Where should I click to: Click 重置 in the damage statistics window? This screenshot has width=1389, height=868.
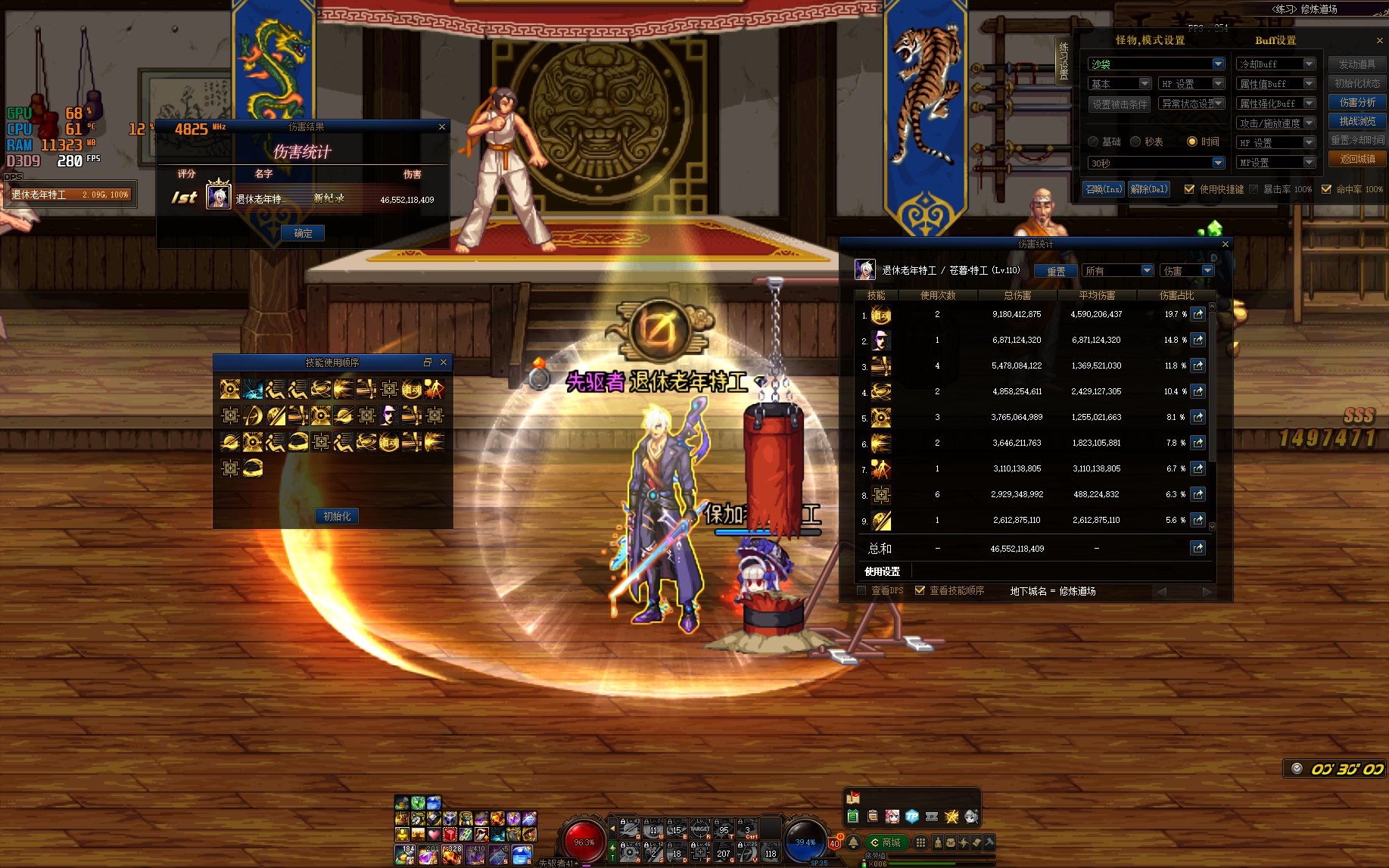(1056, 271)
